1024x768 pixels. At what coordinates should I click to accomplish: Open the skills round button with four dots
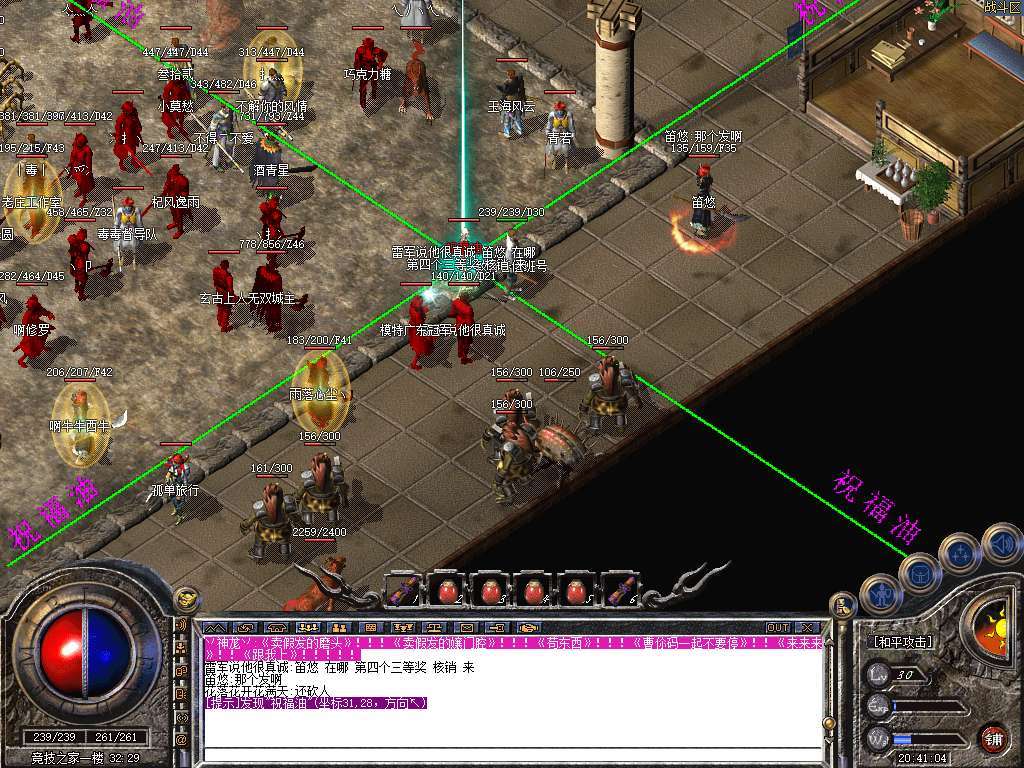961,551
